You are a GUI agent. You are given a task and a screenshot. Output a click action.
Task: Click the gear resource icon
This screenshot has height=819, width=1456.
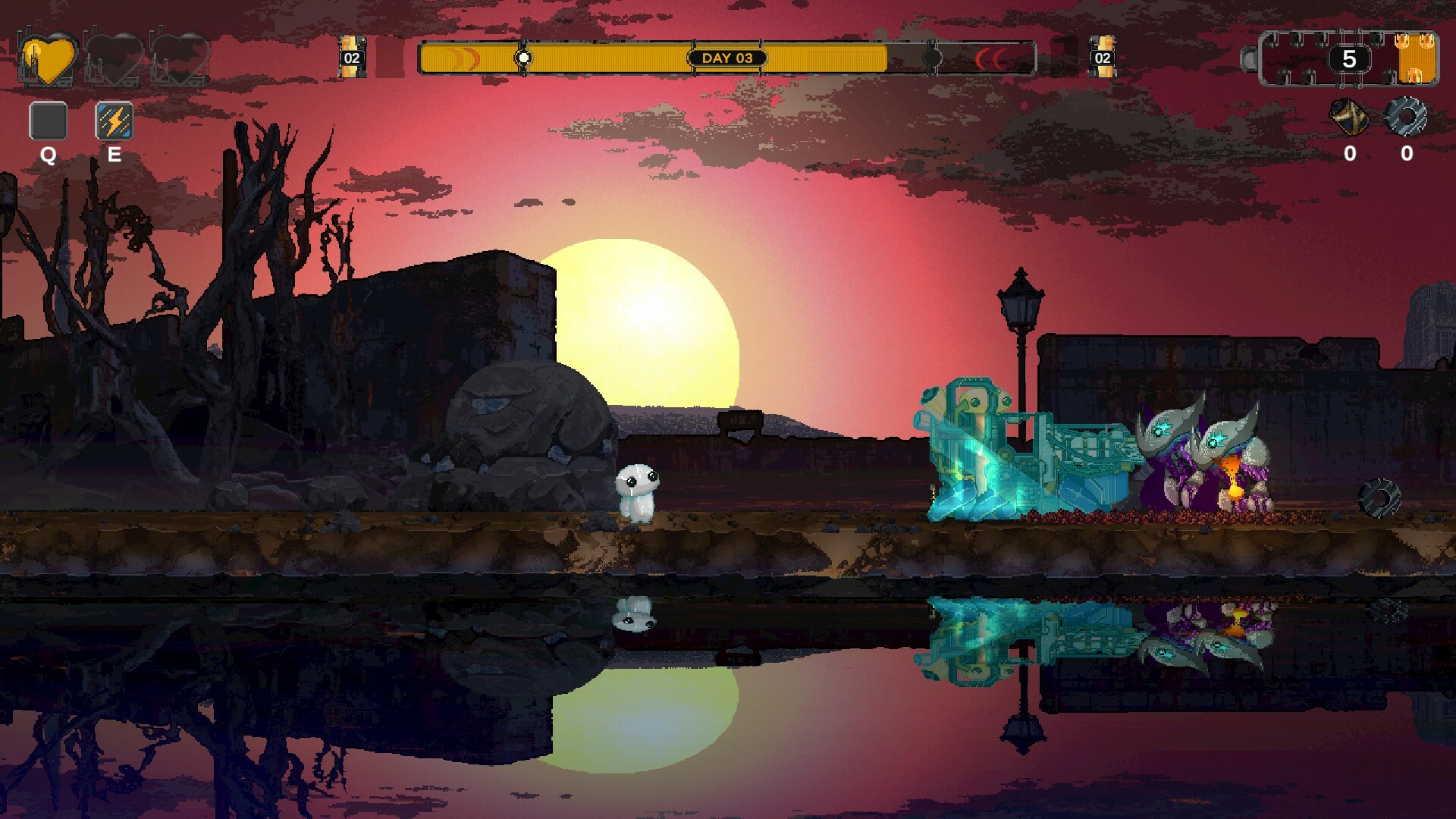[1406, 118]
